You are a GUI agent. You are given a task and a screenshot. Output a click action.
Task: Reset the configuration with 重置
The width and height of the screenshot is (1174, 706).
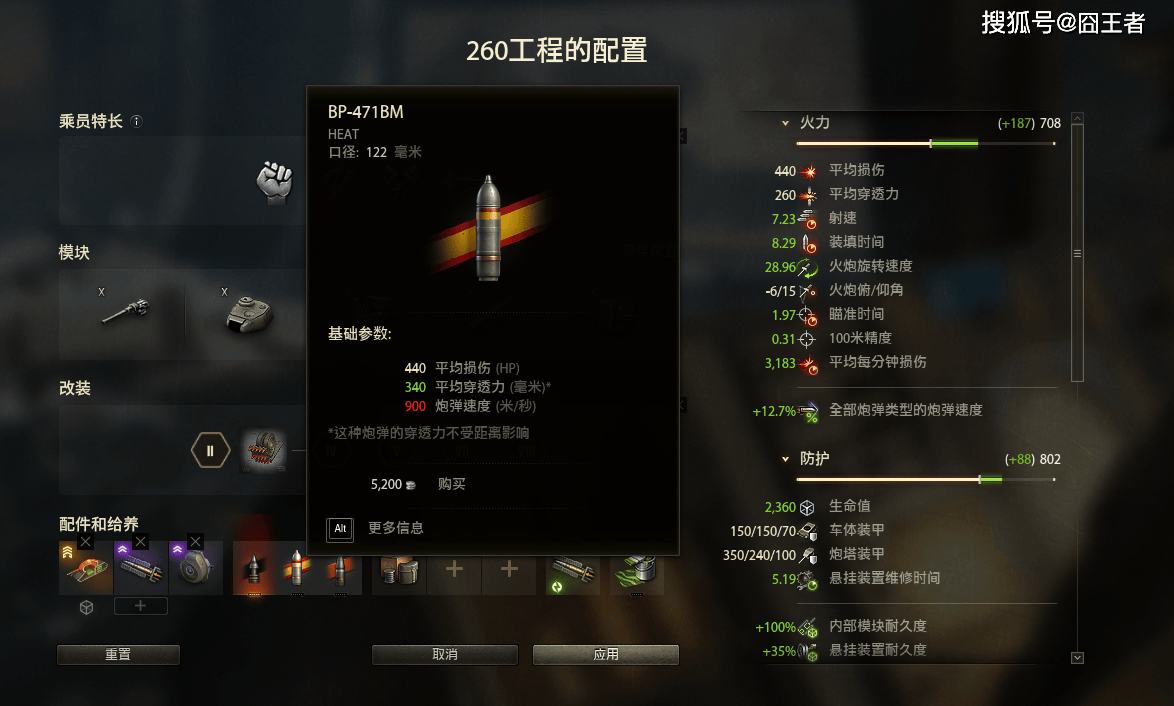(x=118, y=655)
